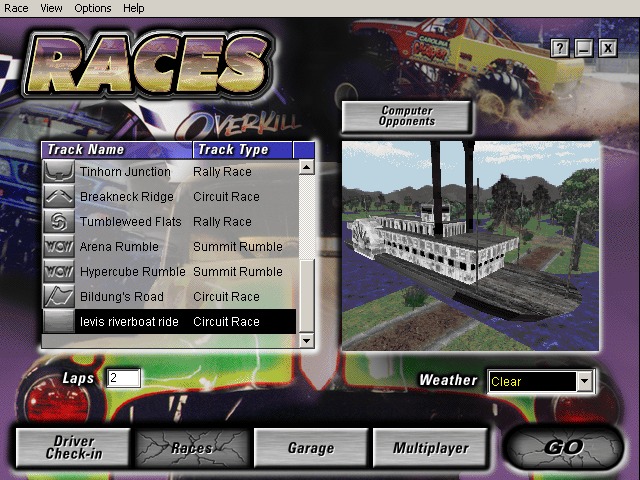Select the Arena Rumble track

pyautogui.click(x=119, y=247)
